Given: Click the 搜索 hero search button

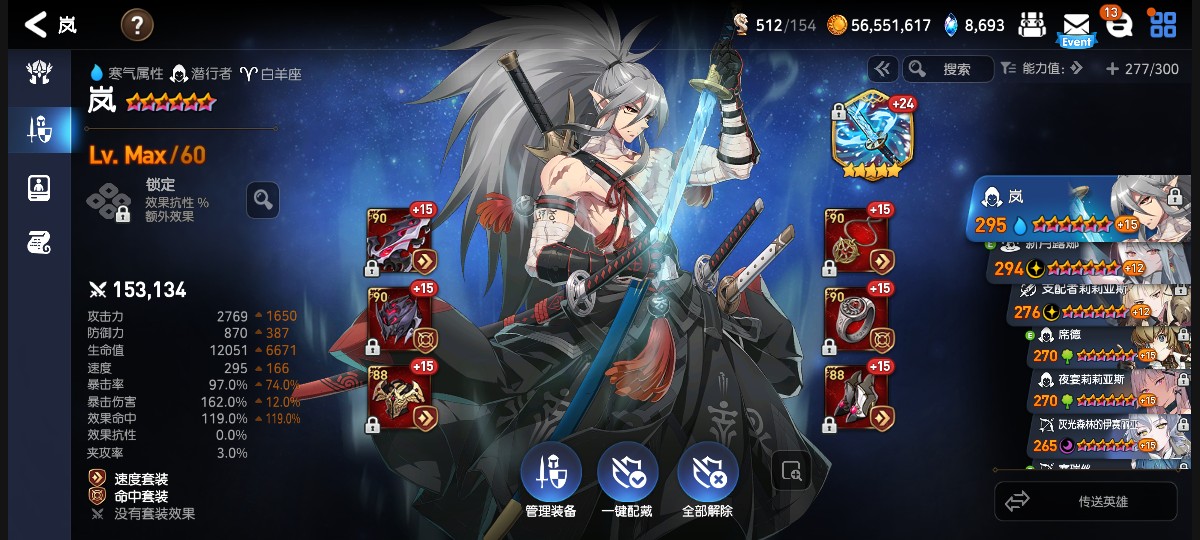Looking at the screenshot, I should point(948,69).
